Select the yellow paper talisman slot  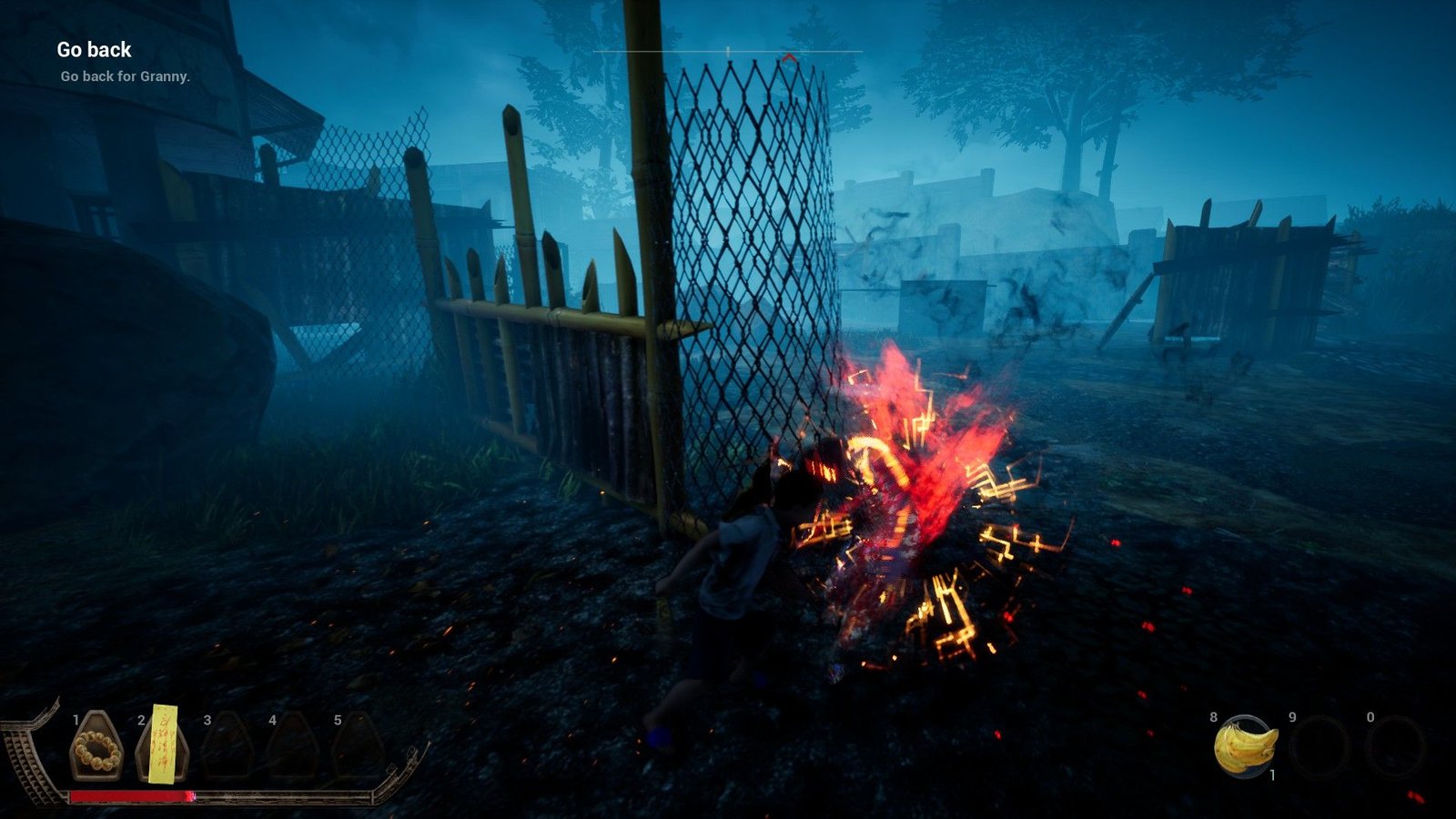(x=163, y=746)
